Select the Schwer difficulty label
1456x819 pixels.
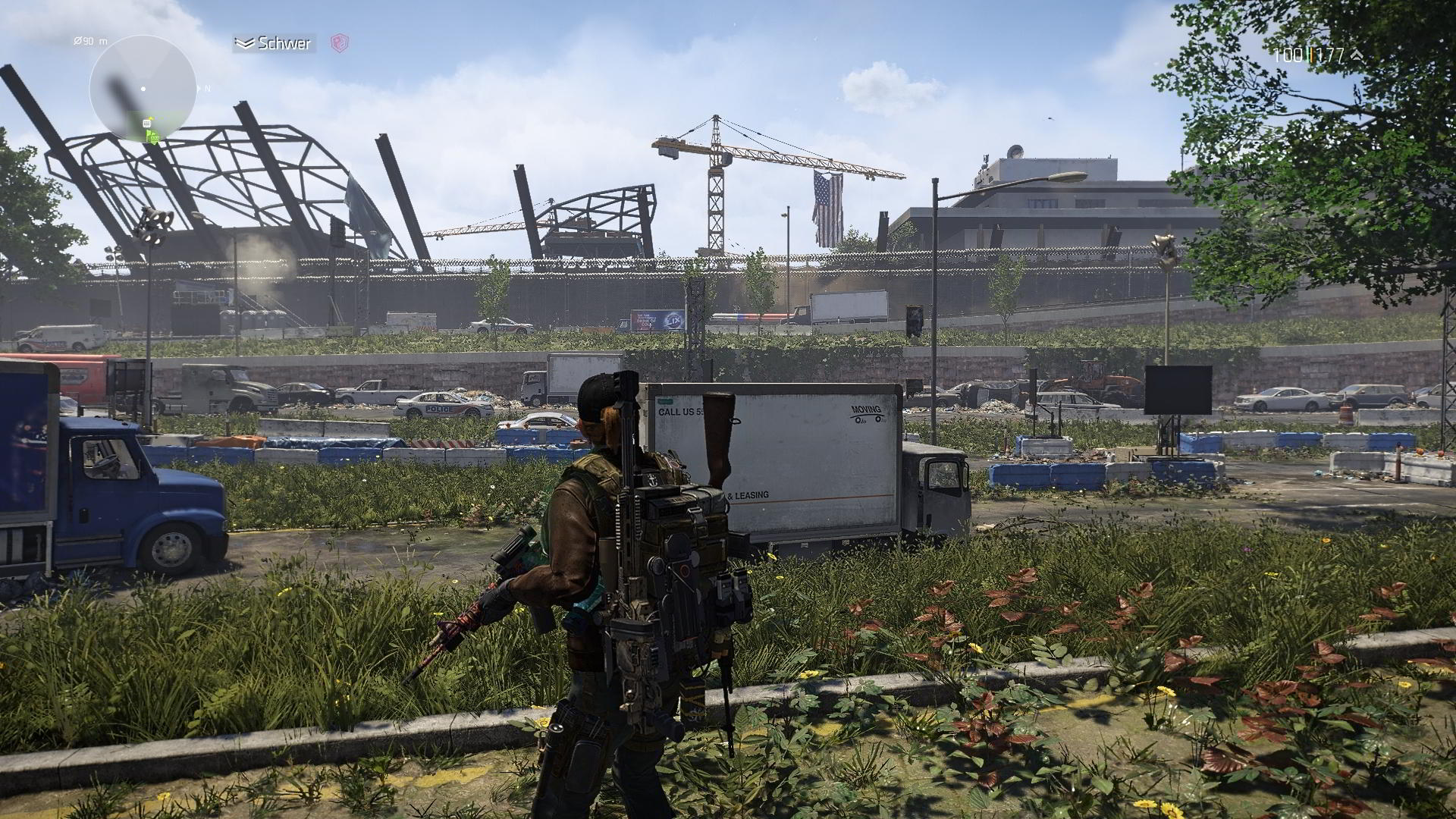tap(284, 43)
